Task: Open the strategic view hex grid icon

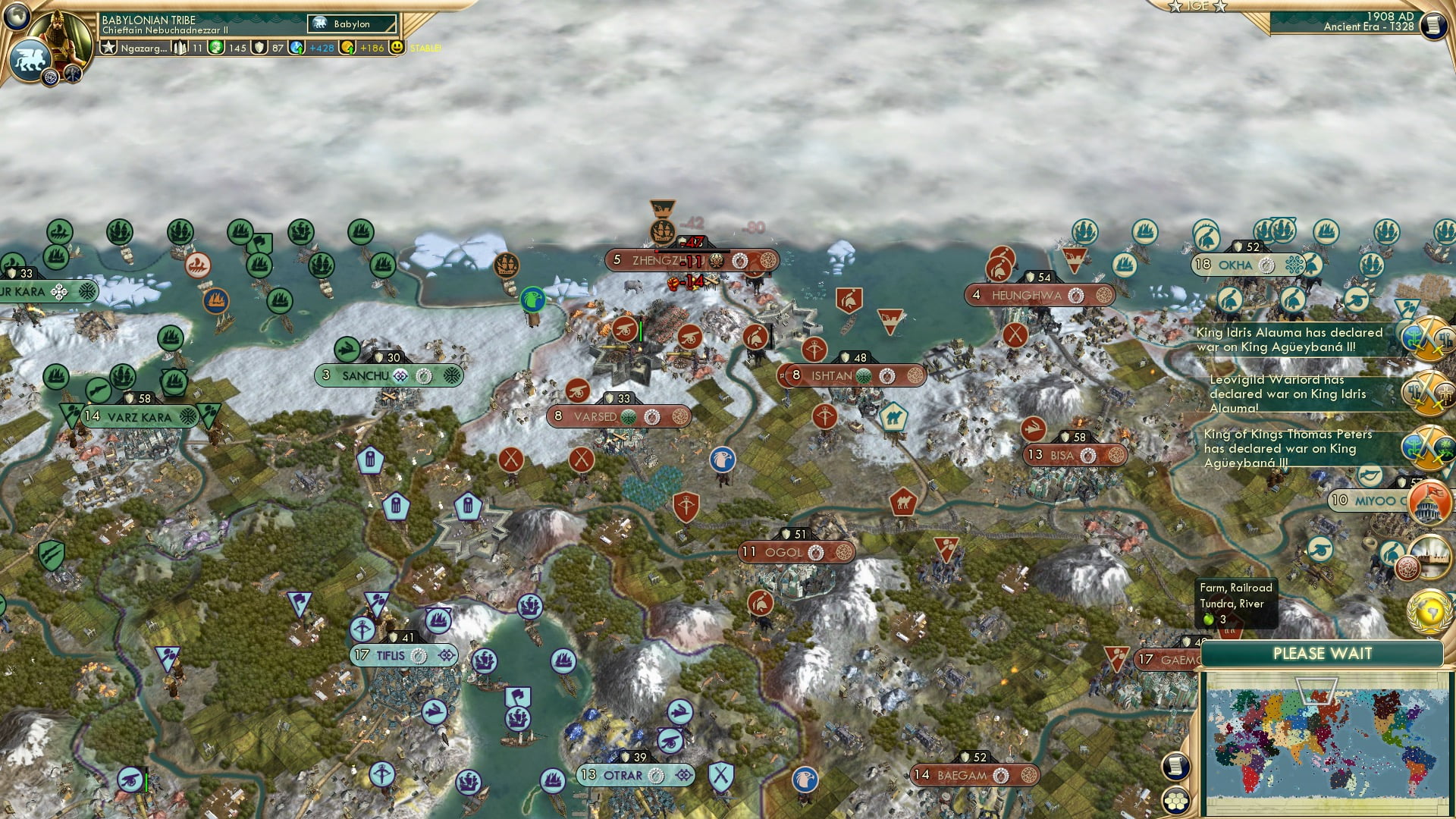Action: 1176,802
